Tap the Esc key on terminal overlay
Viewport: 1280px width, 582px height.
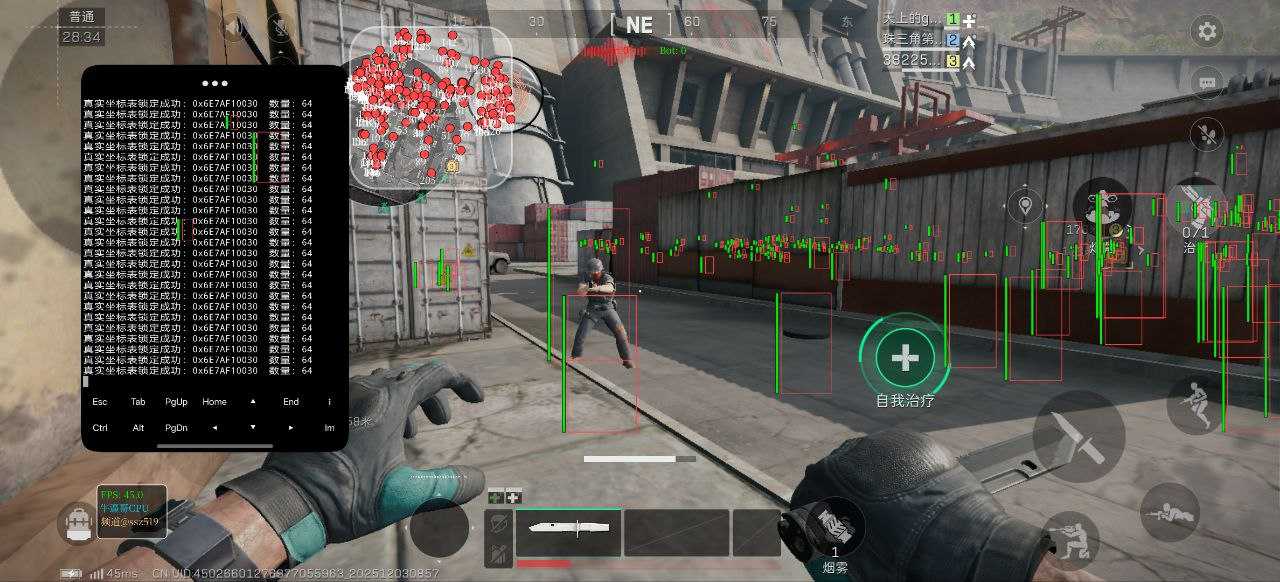(x=100, y=402)
